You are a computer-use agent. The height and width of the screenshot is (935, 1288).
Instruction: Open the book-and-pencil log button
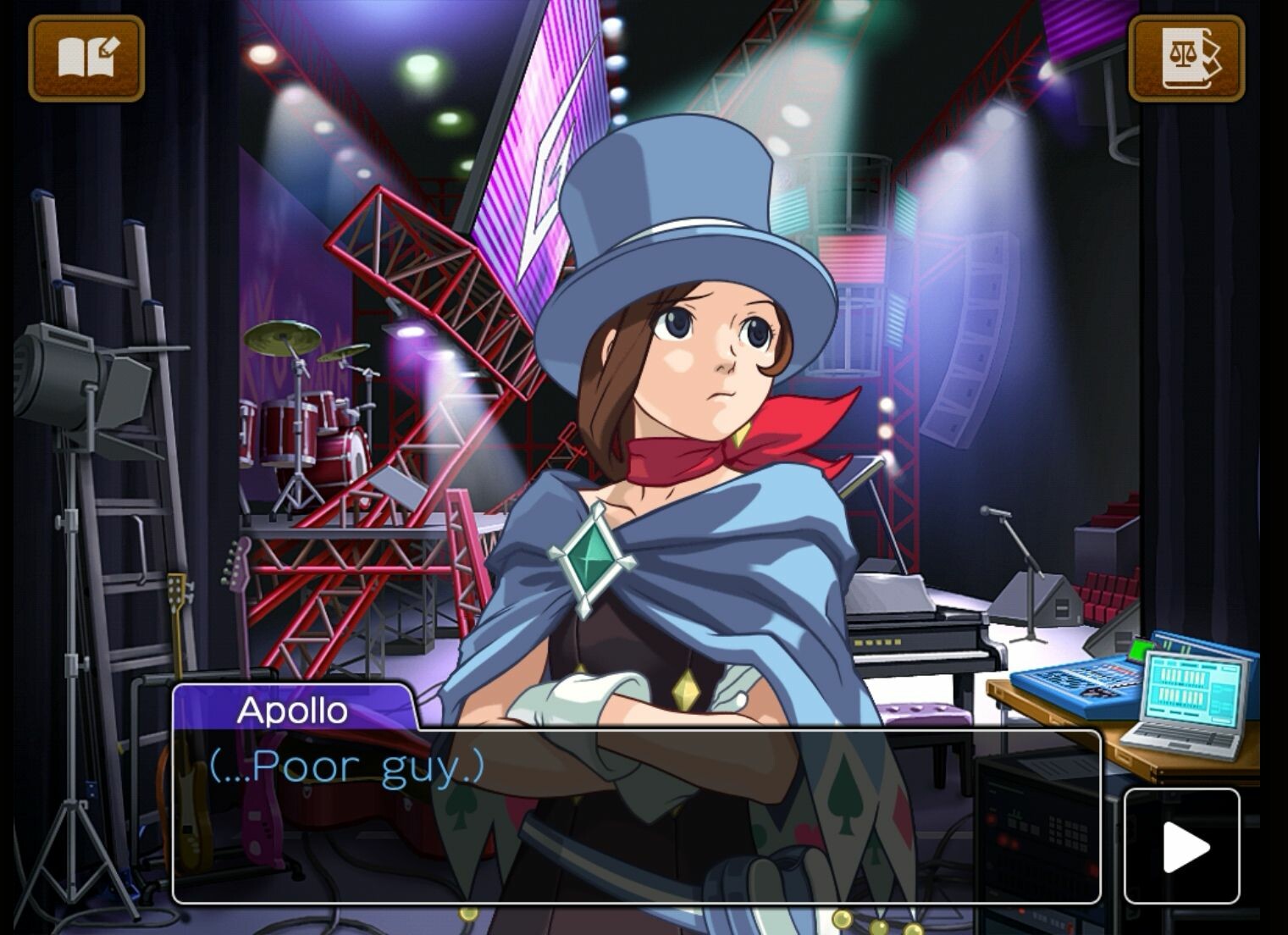tap(86, 58)
